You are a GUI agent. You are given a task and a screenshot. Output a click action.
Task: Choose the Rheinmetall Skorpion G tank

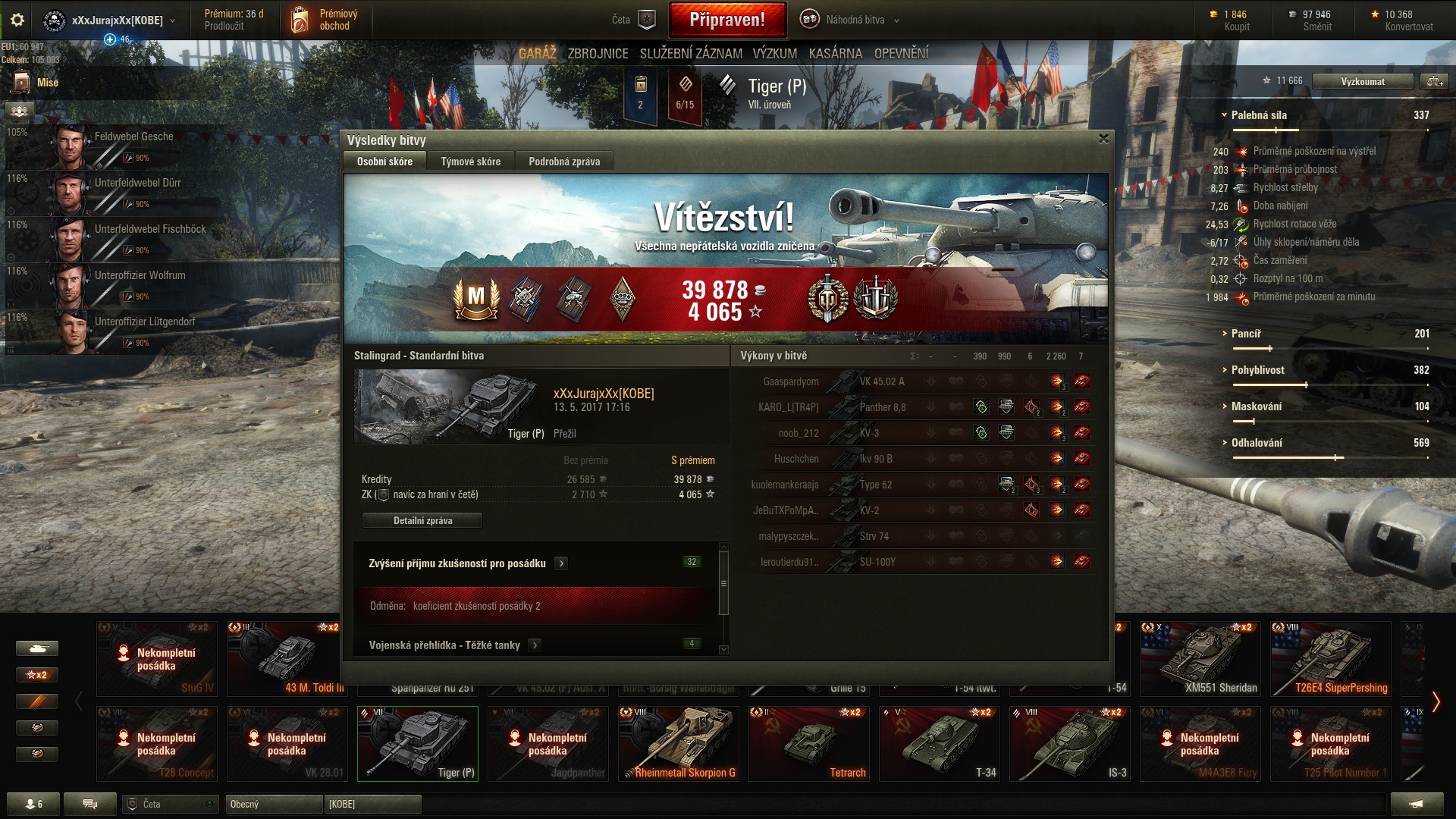(679, 743)
